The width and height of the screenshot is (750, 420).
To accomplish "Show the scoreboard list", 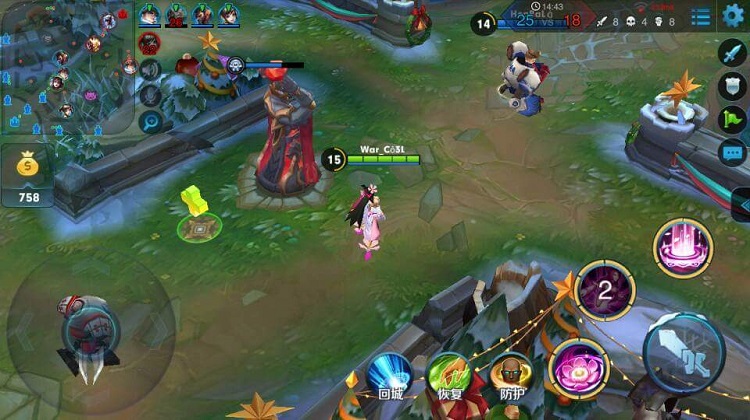I will (701, 17).
